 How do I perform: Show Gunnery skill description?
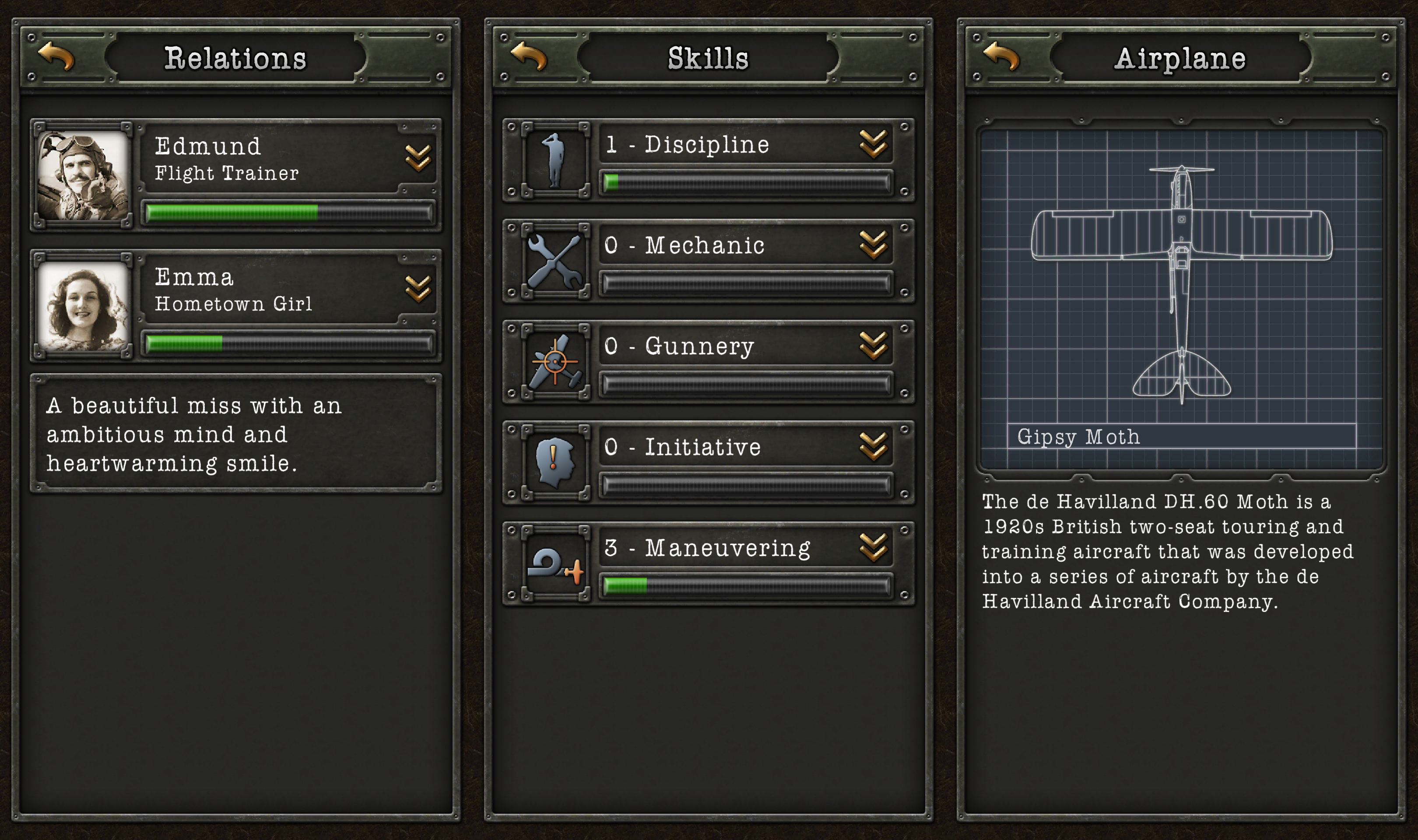tap(874, 346)
